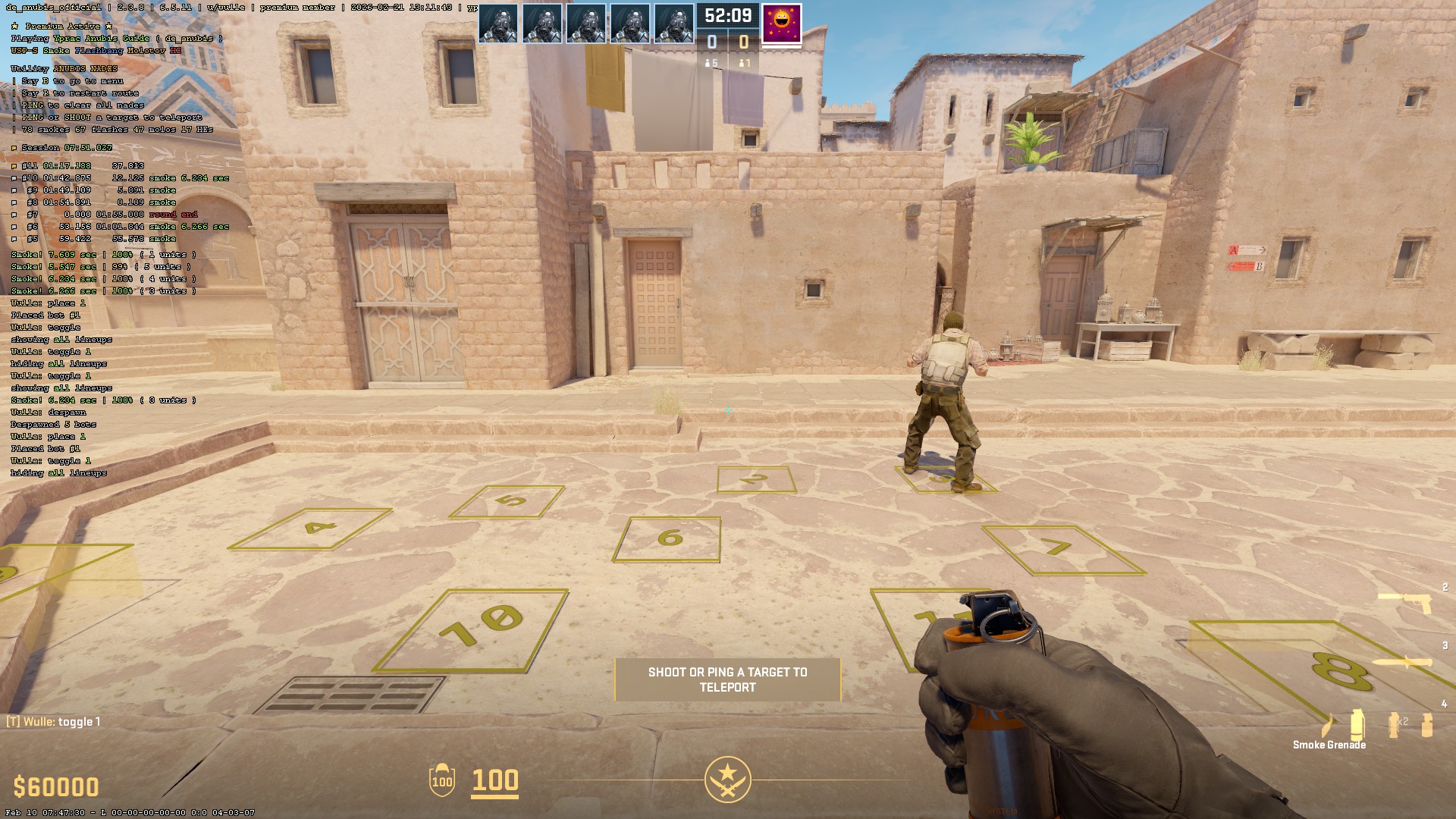Pick teleport target number 5
Image resolution: width=1456 pixels, height=819 pixels.
click(x=507, y=501)
